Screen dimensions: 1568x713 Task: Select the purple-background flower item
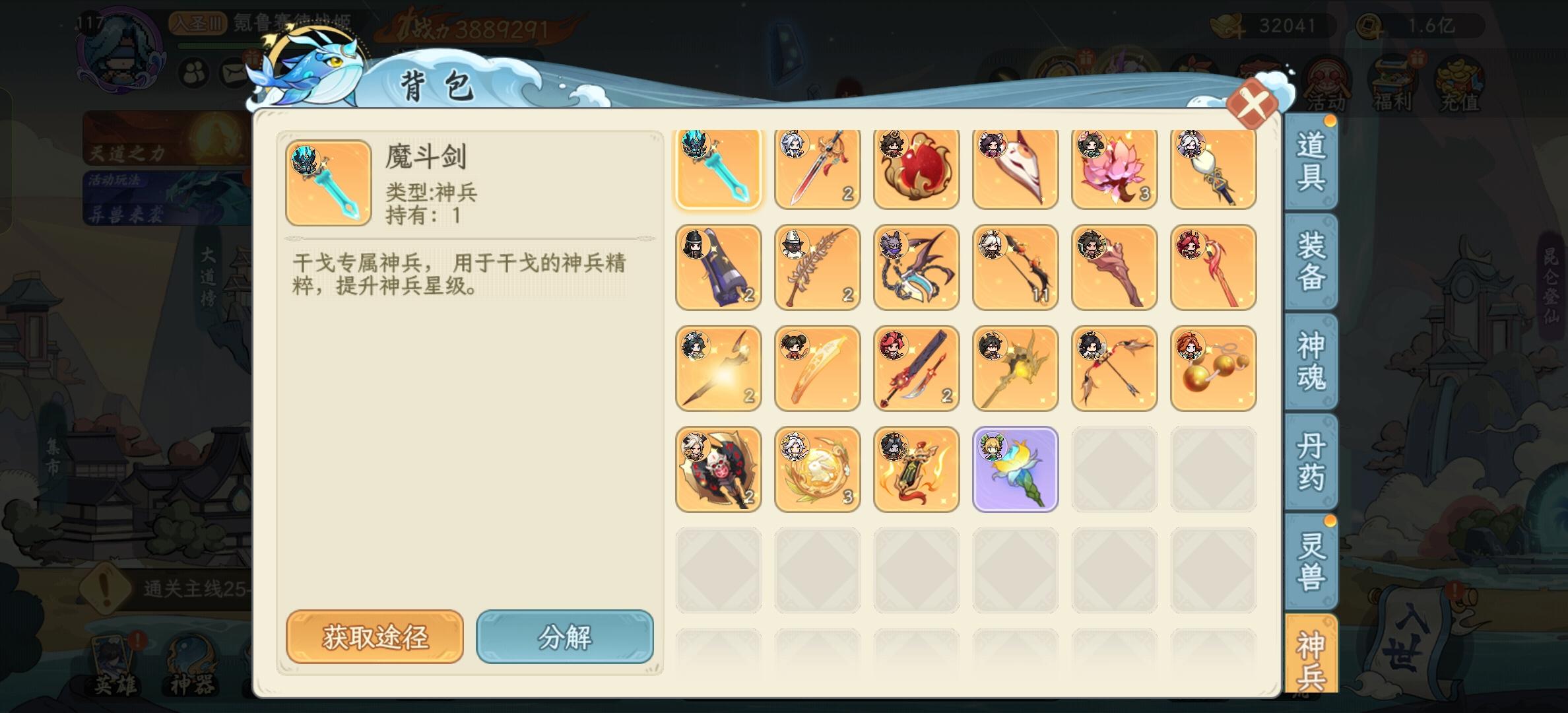(x=1015, y=468)
